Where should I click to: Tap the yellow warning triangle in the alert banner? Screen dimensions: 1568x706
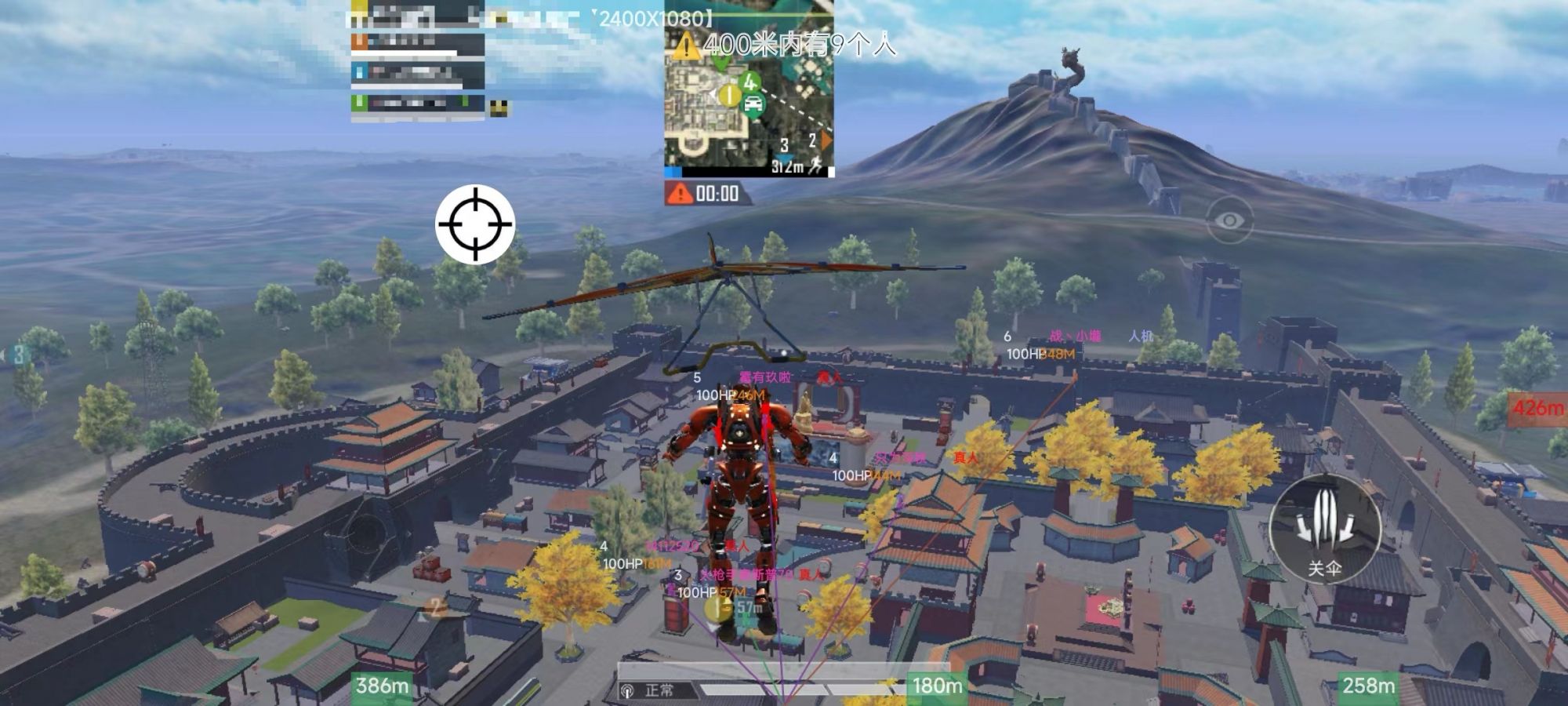tap(688, 45)
